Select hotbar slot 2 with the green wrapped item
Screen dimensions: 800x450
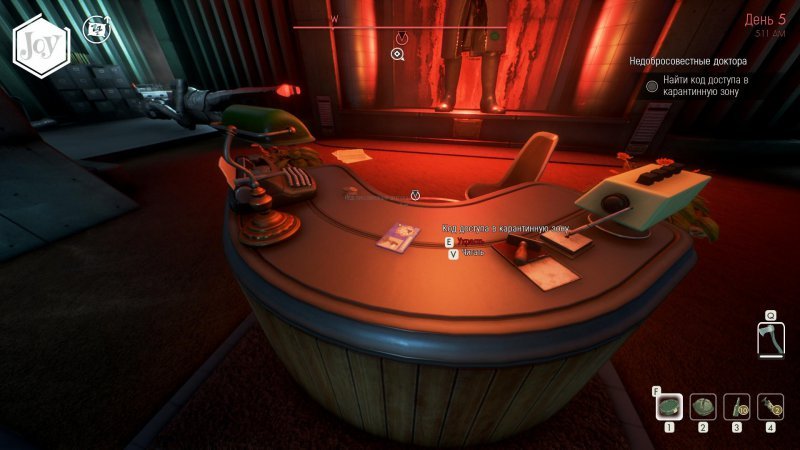pos(703,405)
